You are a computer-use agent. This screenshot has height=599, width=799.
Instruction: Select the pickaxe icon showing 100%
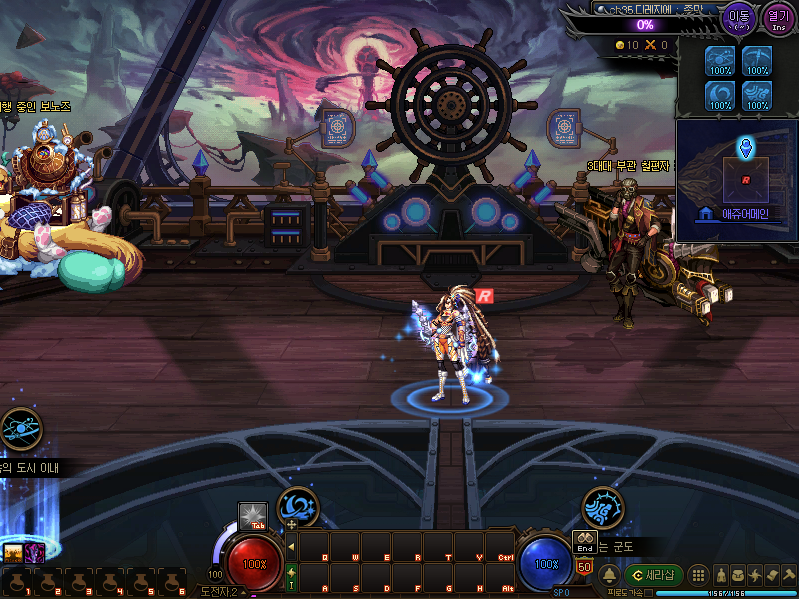[x=756, y=59]
